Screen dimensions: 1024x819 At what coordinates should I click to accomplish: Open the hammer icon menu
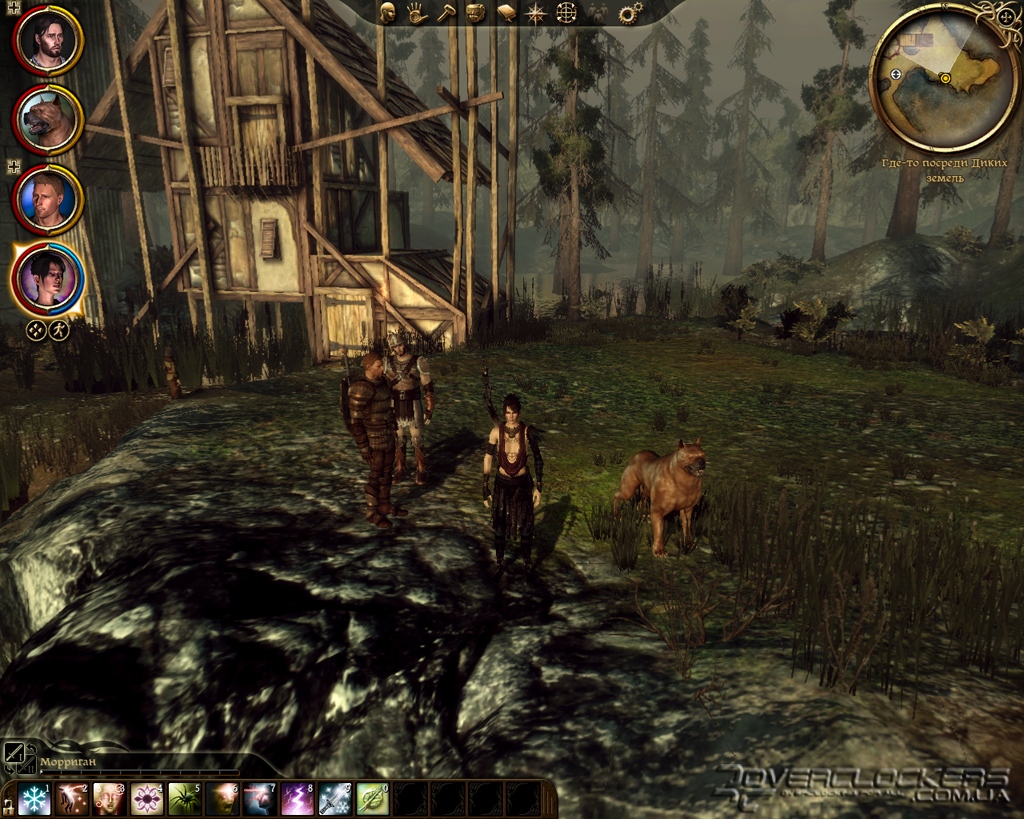pos(446,13)
